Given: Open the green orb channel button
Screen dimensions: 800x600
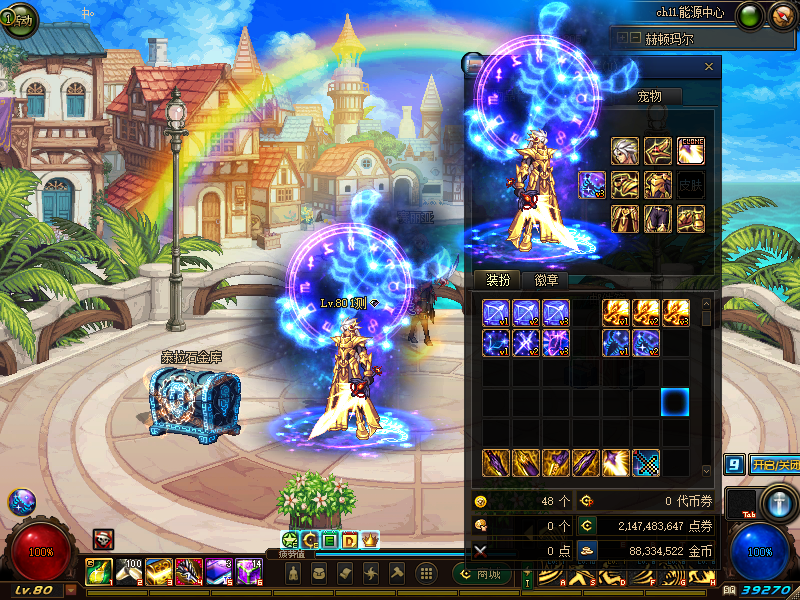Looking at the screenshot, I should pyautogui.click(x=749, y=17).
